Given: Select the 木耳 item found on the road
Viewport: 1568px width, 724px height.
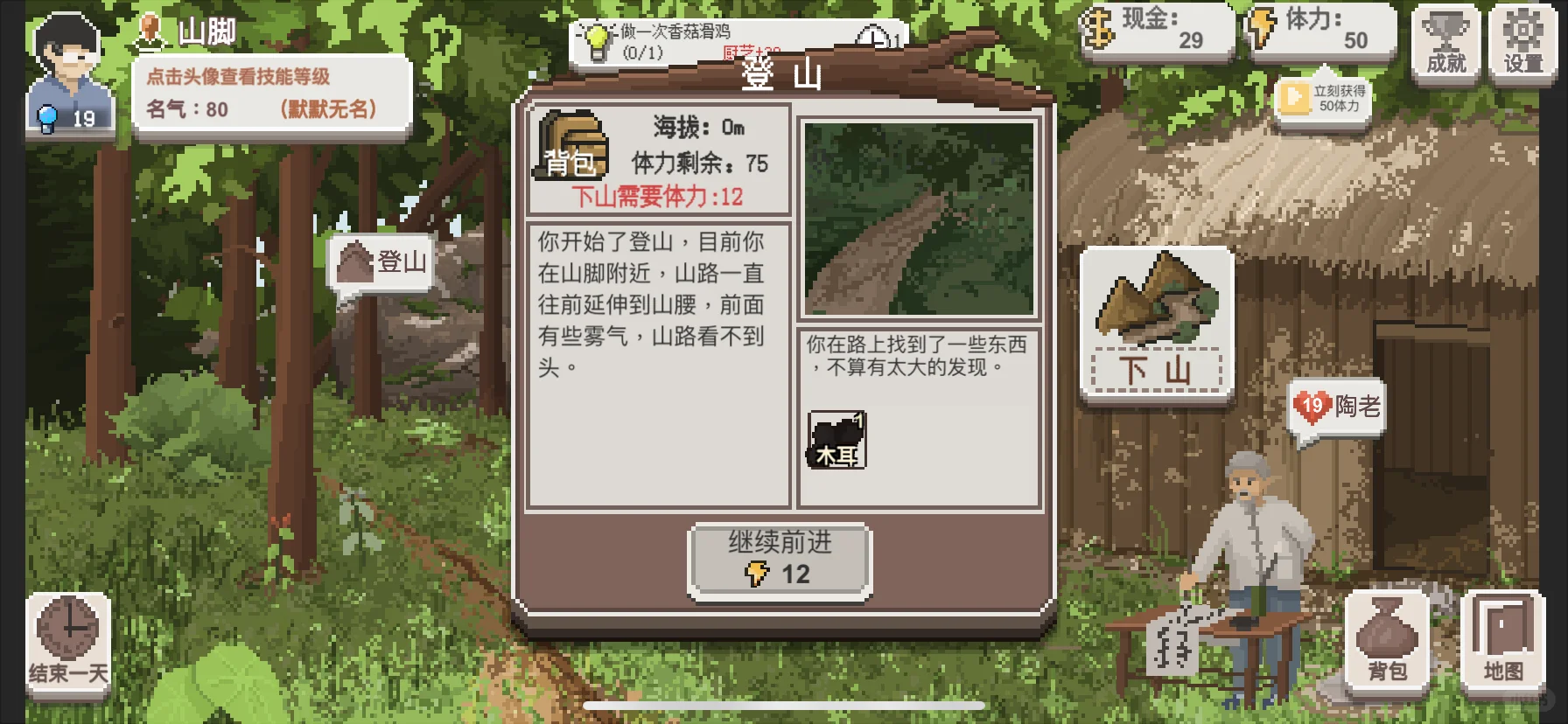Looking at the screenshot, I should pyautogui.click(x=836, y=439).
